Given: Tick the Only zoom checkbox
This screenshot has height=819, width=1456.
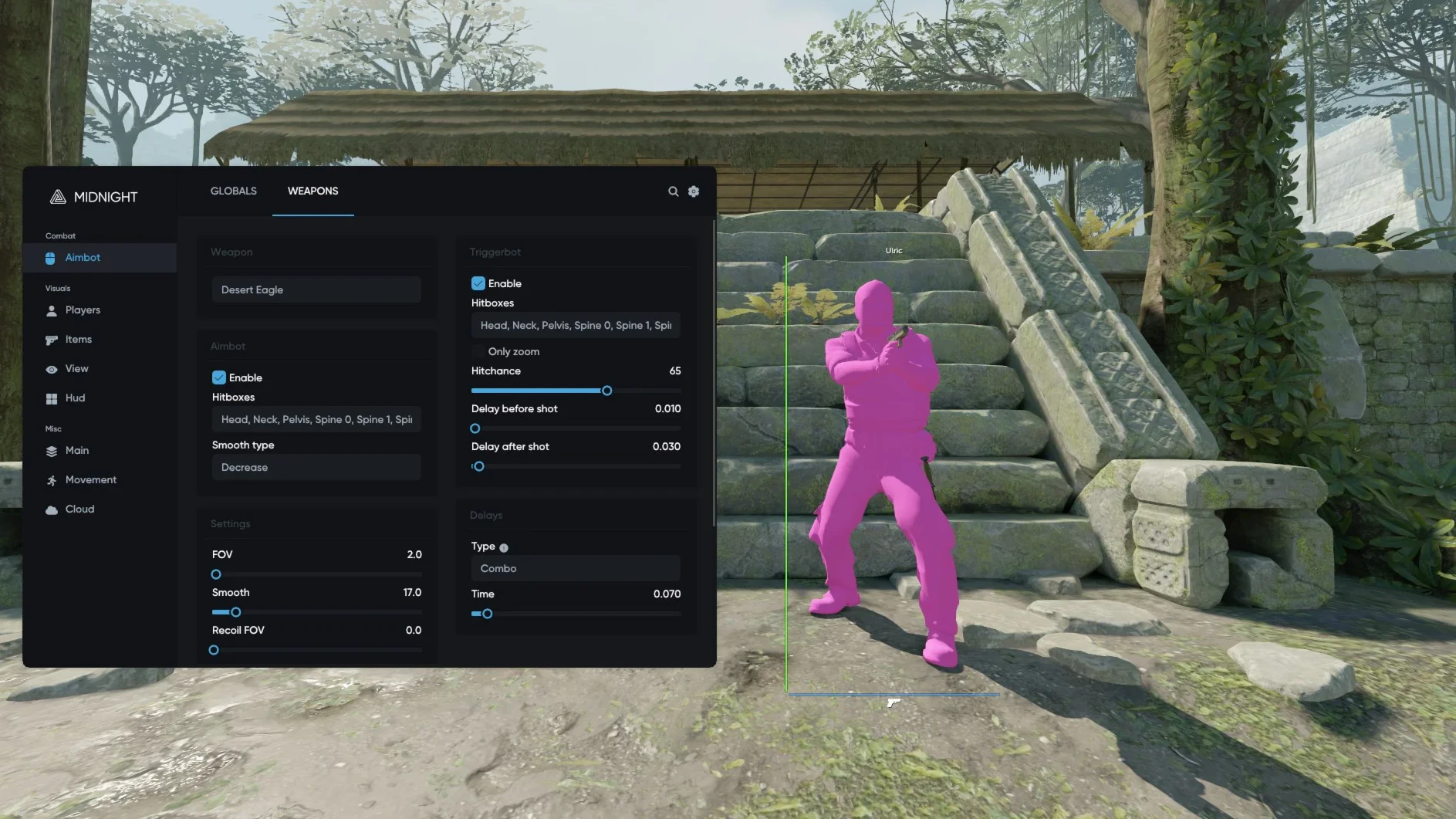Looking at the screenshot, I should pos(478,352).
